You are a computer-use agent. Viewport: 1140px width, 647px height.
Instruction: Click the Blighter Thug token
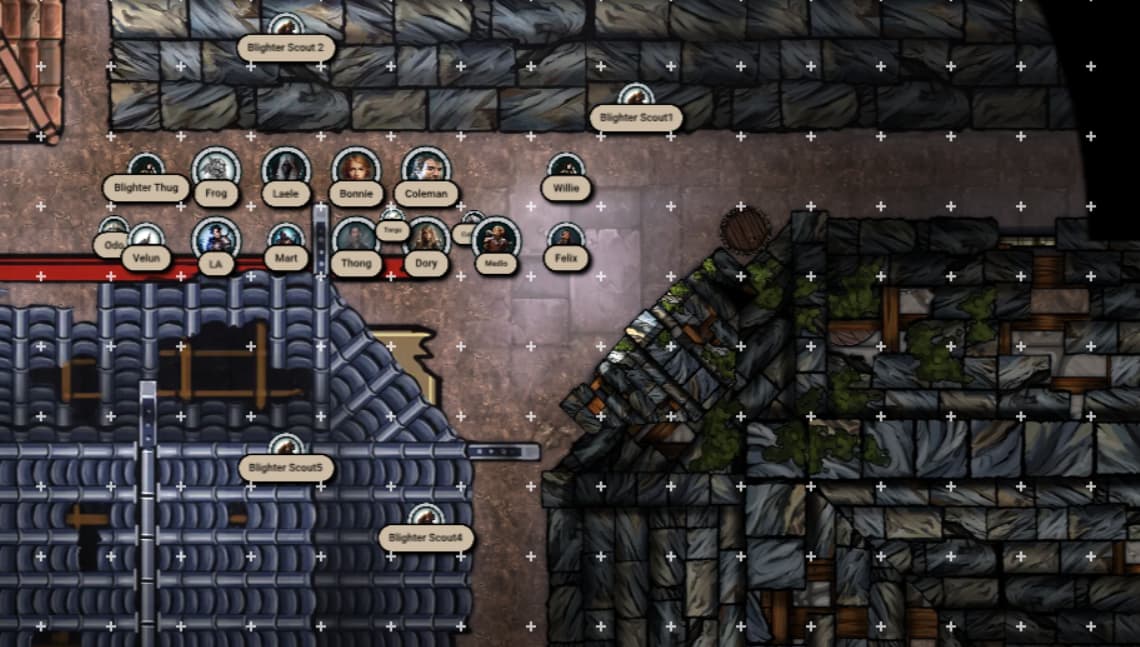146,167
